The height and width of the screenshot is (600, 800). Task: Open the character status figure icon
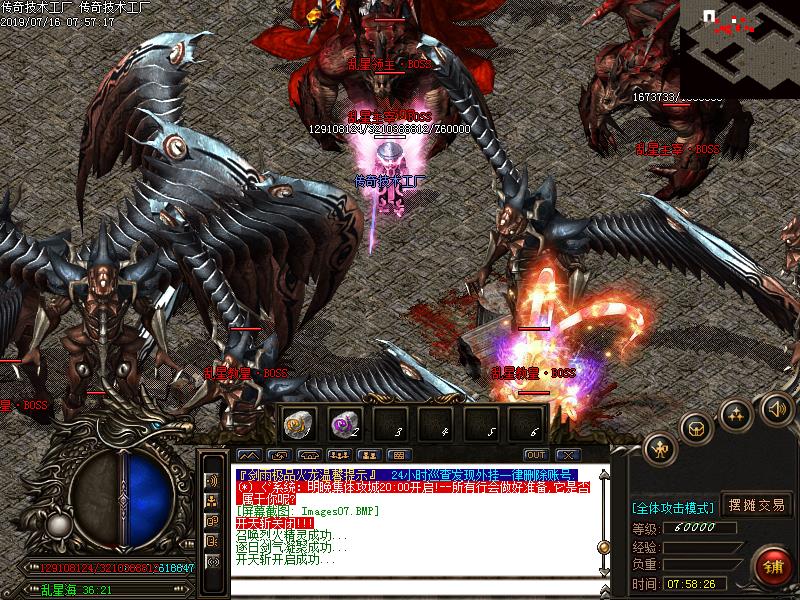660,449
